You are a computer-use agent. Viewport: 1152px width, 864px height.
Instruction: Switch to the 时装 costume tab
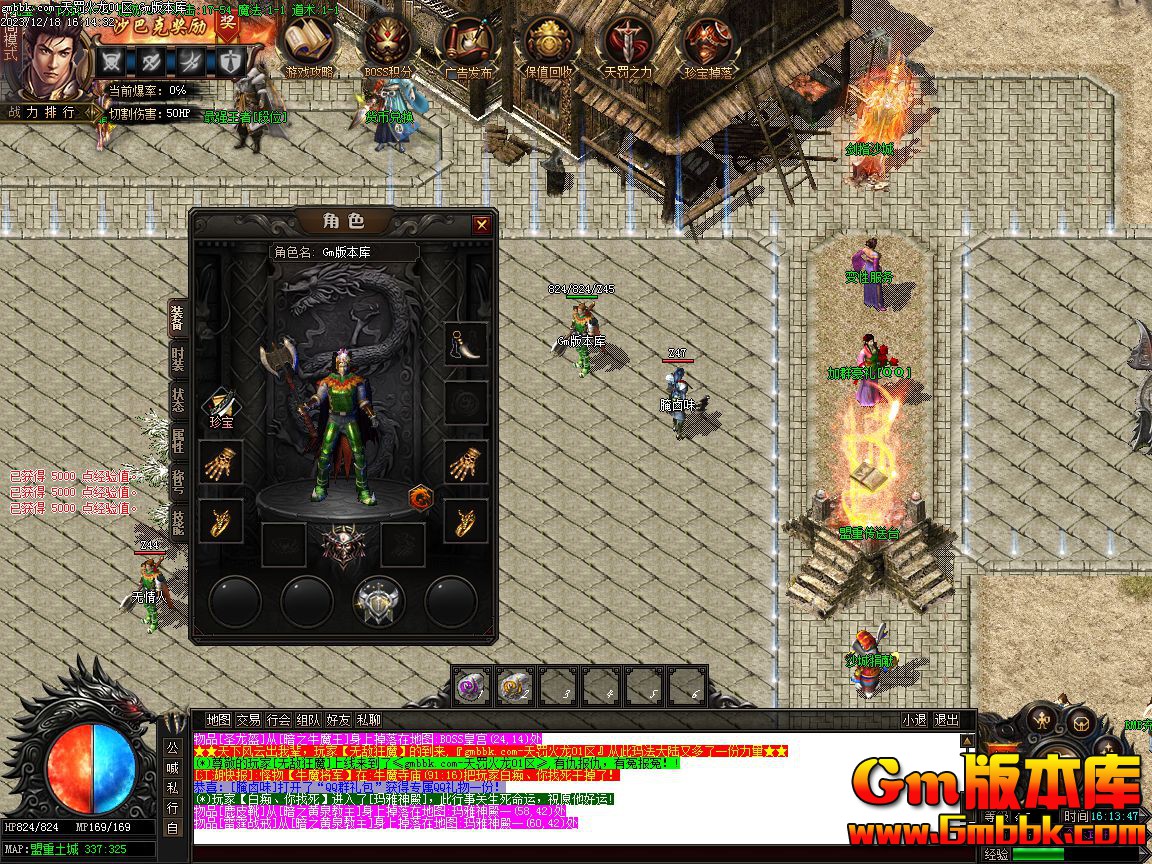tap(178, 357)
